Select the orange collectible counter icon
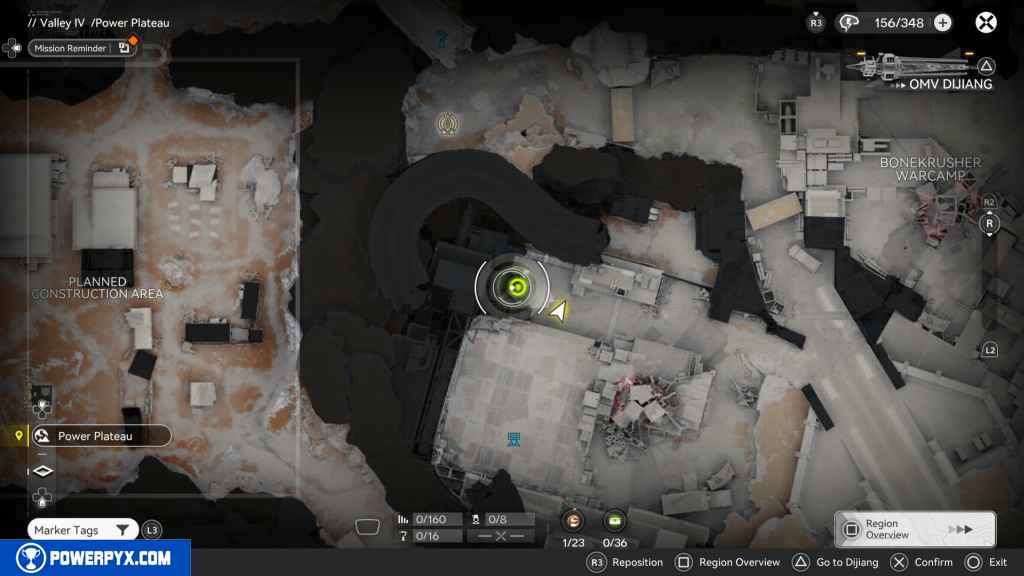Screen dimensions: 1024x576 tap(573, 520)
